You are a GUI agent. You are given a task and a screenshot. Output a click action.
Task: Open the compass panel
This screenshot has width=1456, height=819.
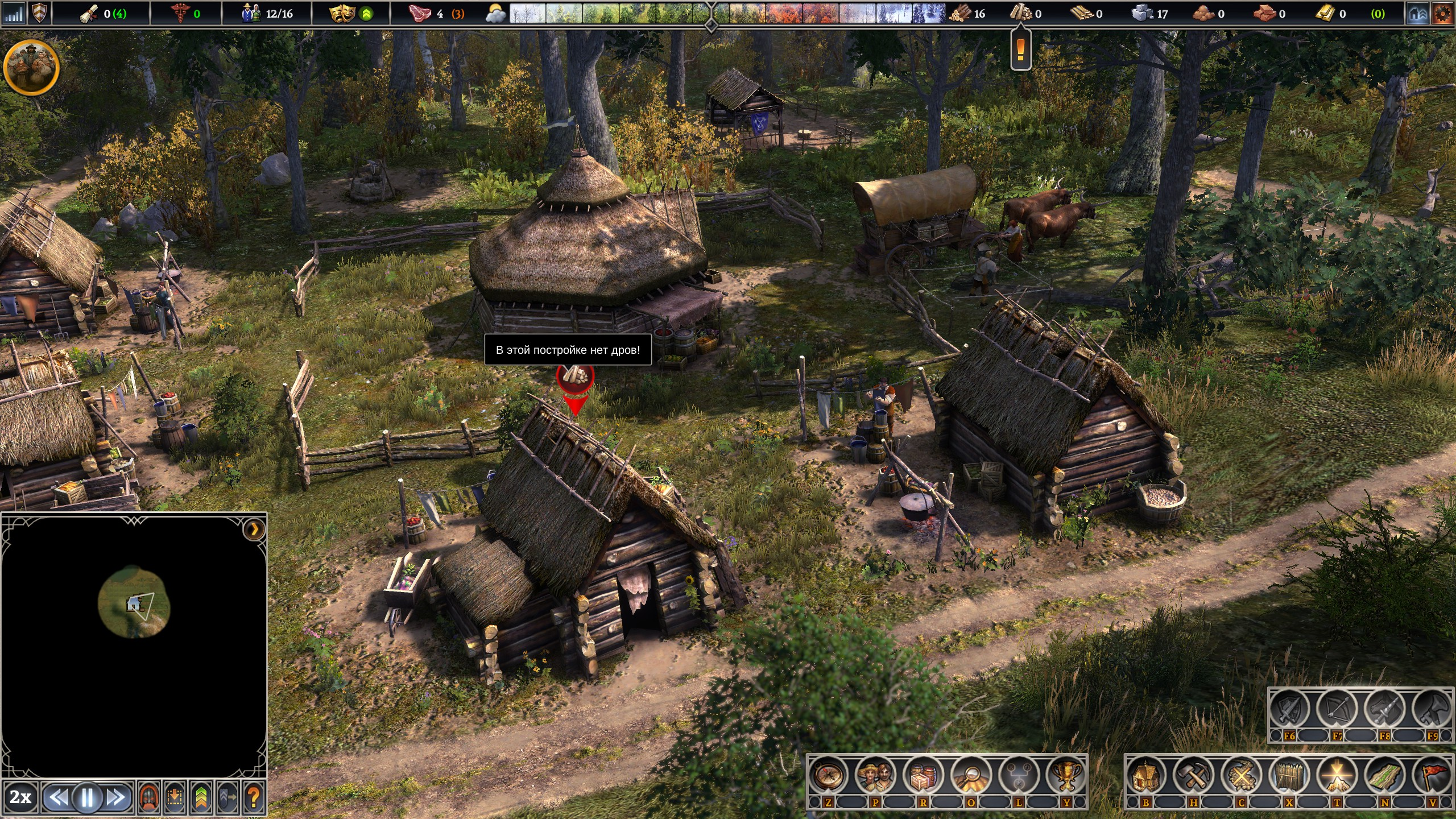point(828,776)
